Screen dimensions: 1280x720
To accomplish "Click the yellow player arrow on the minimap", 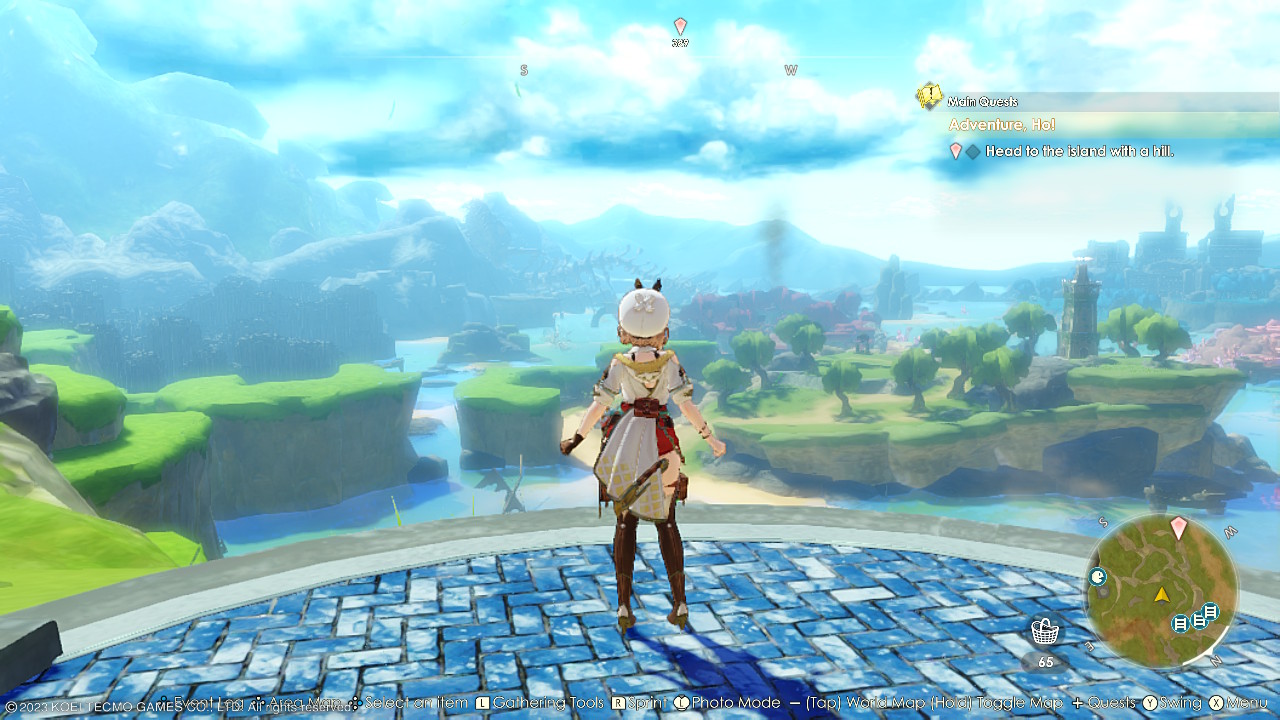I will pos(1161,595).
